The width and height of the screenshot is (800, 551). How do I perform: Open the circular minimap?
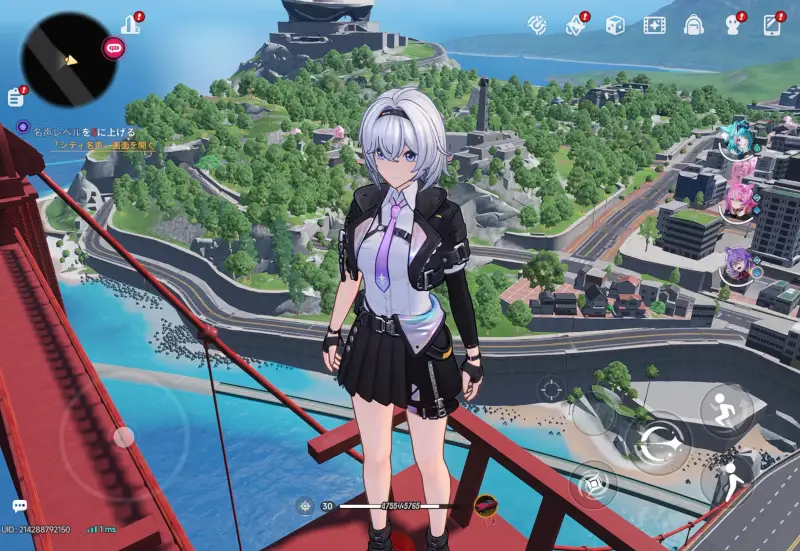pos(69,59)
